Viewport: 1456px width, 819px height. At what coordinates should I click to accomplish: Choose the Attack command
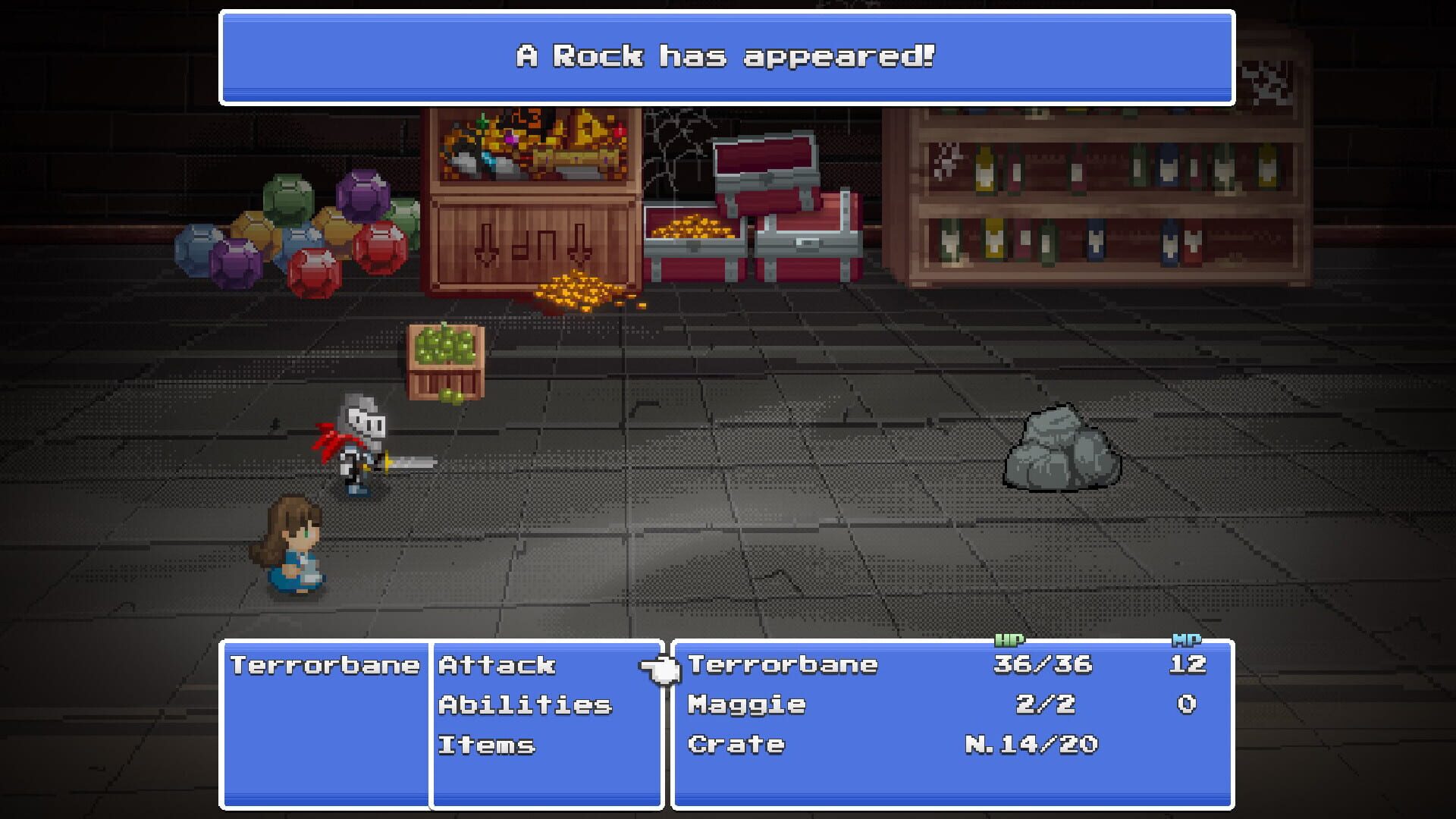click(497, 666)
